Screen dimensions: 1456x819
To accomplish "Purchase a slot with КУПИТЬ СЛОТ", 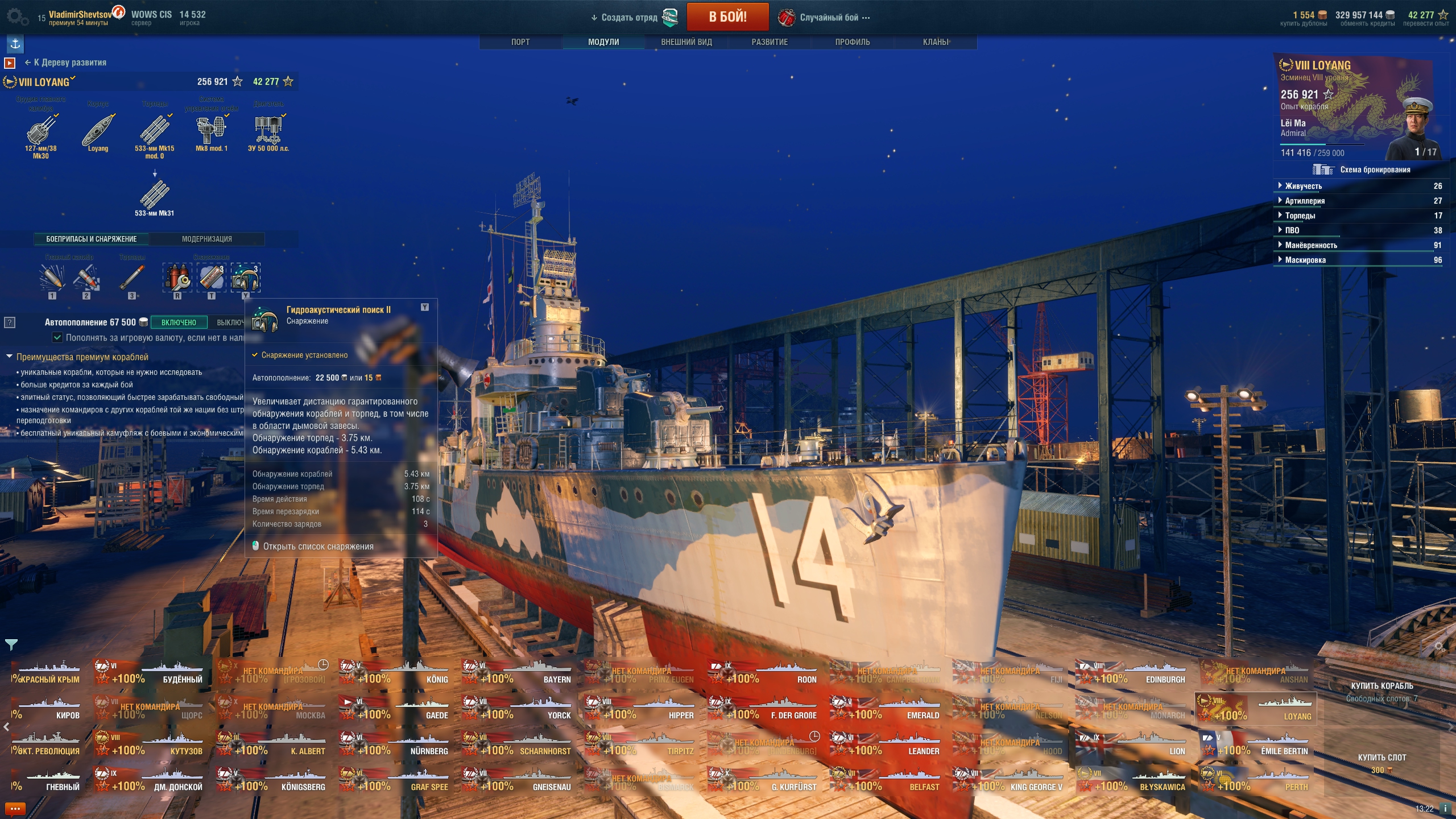I will [1381, 758].
